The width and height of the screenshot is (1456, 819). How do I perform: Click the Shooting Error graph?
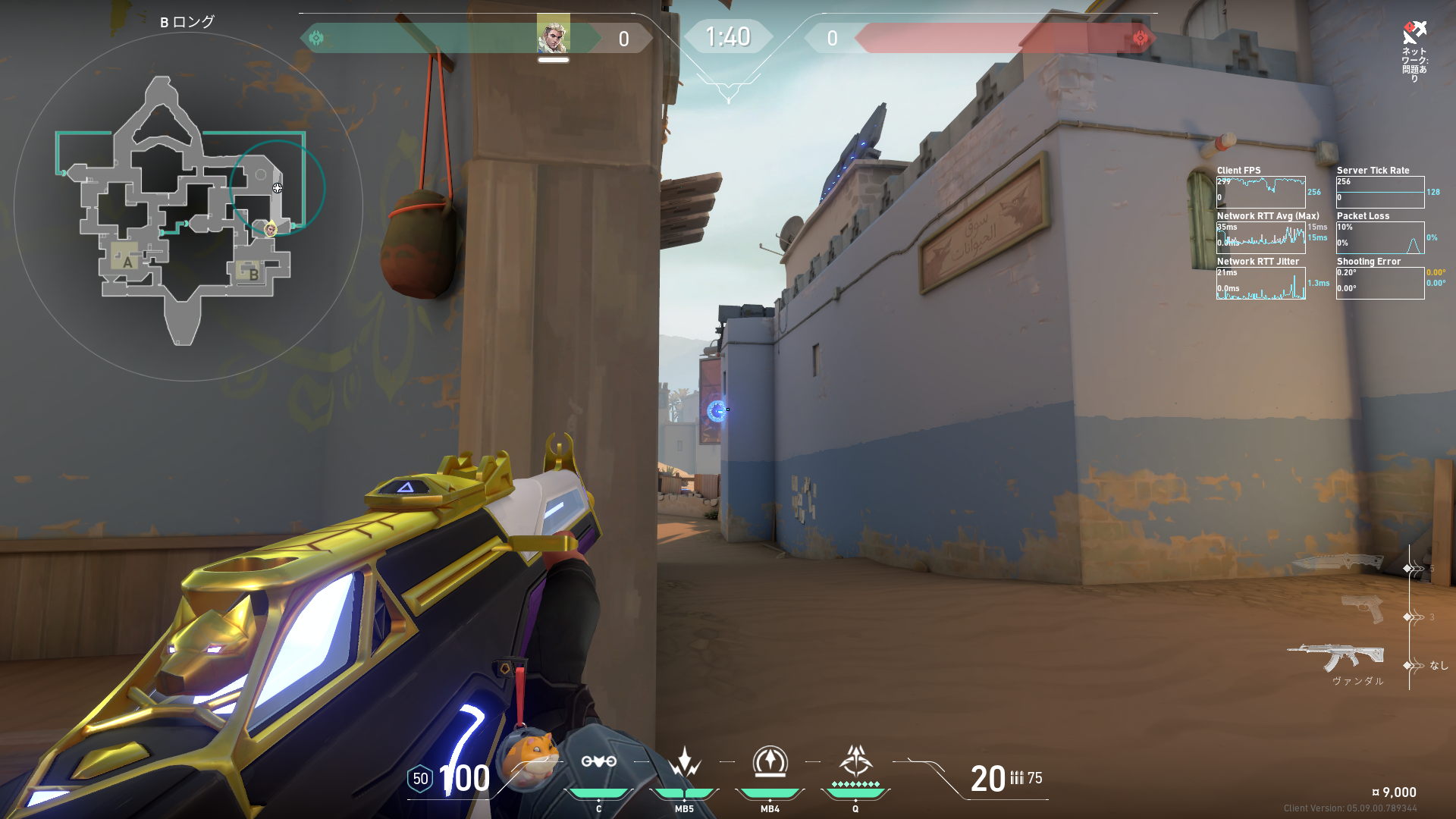[1379, 284]
